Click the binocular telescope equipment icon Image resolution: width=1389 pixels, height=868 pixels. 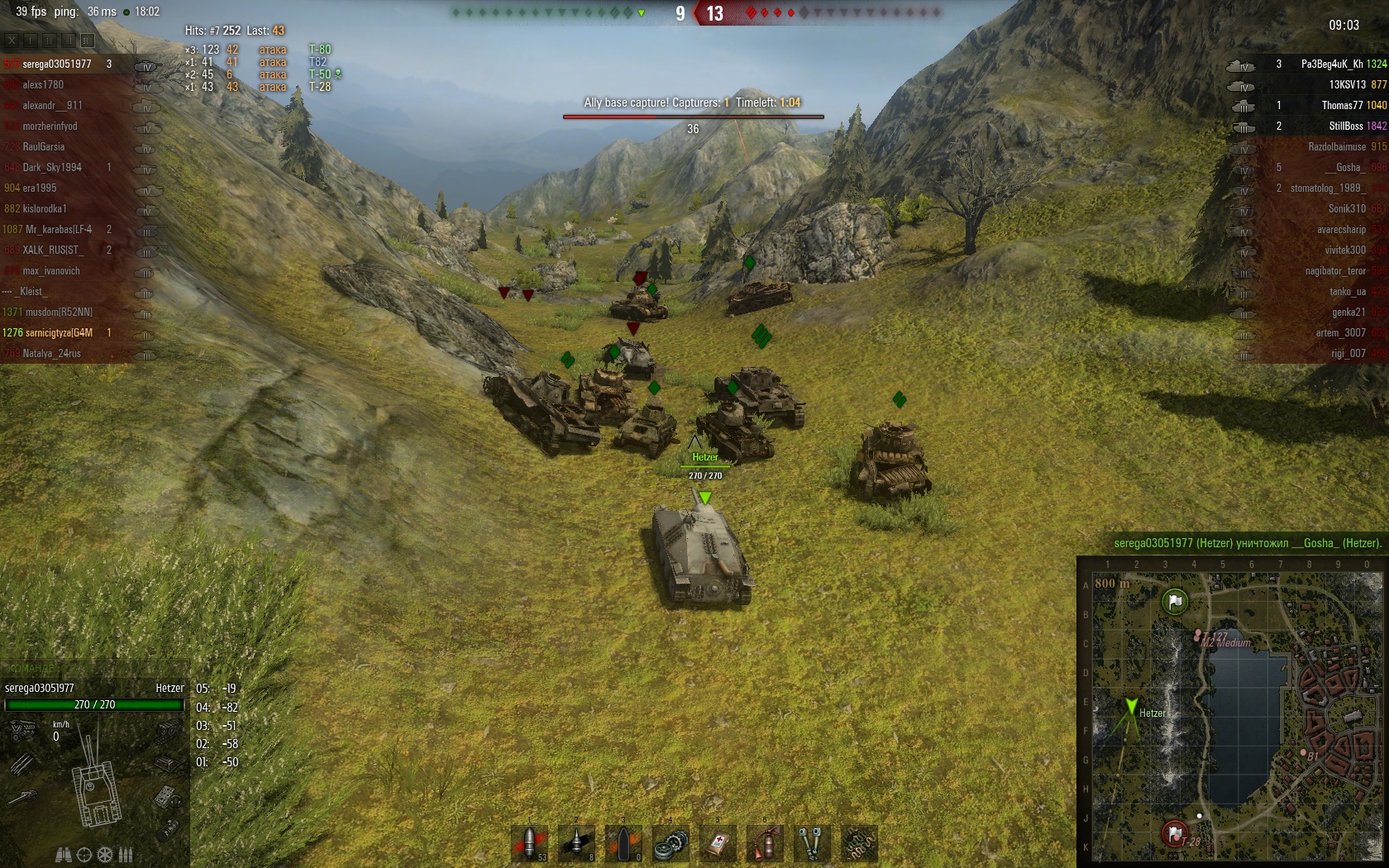click(812, 844)
